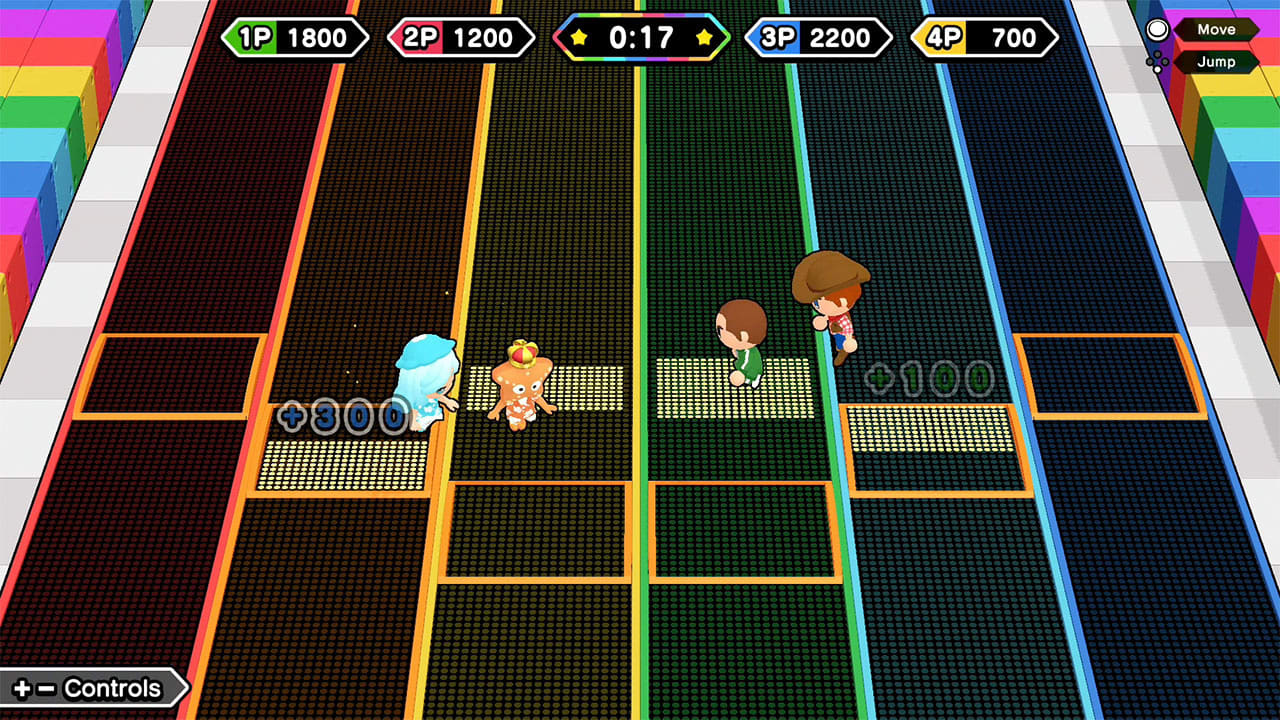Click the analog stick icon near Move label

[1158, 28]
